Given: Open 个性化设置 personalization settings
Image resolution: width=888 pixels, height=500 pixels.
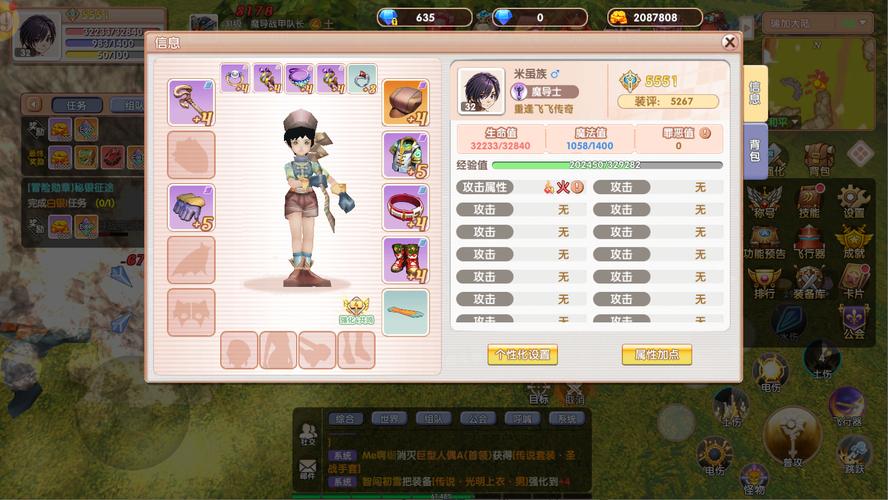Looking at the screenshot, I should (522, 355).
